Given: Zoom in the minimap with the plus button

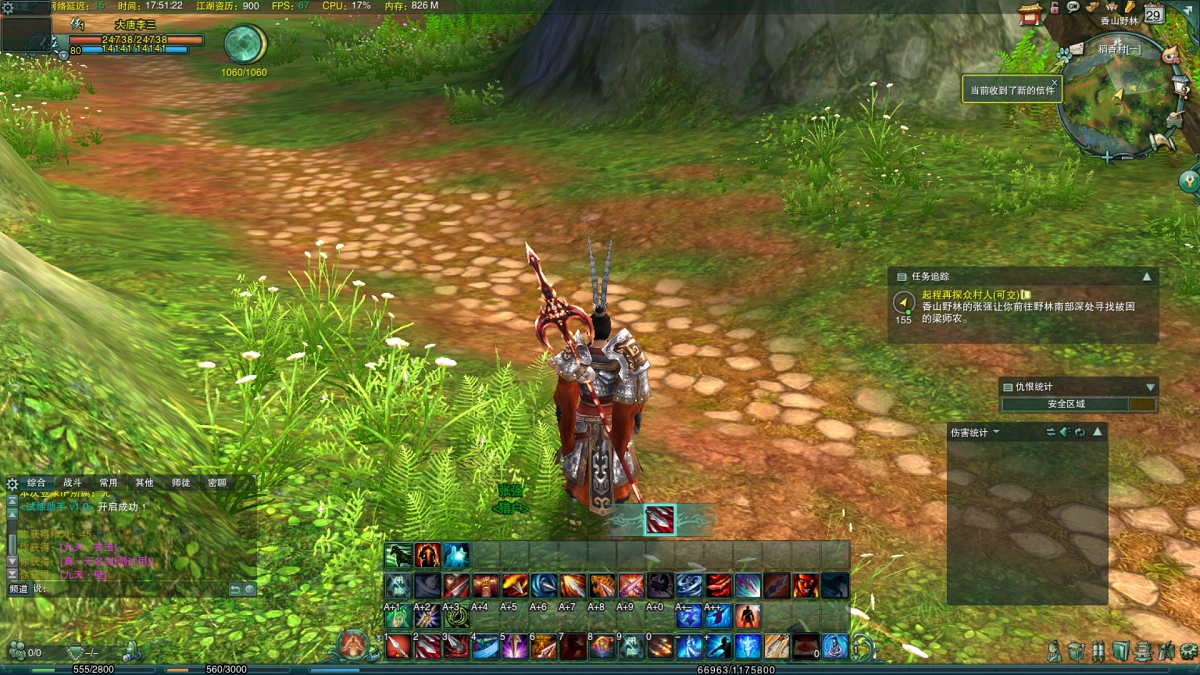Looking at the screenshot, I should (x=1107, y=157).
